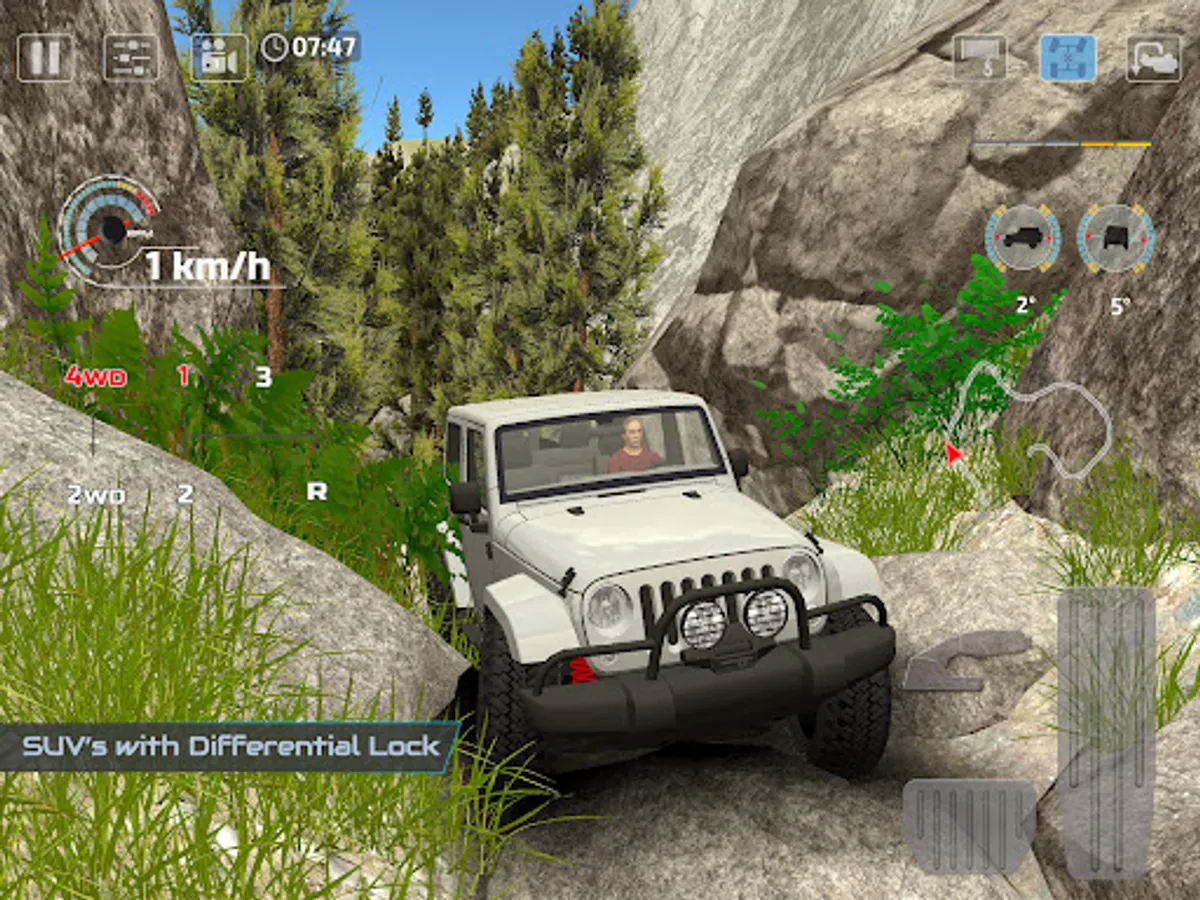Toggle the blue differential lock button
The height and width of the screenshot is (900, 1200).
pos(1067,57)
